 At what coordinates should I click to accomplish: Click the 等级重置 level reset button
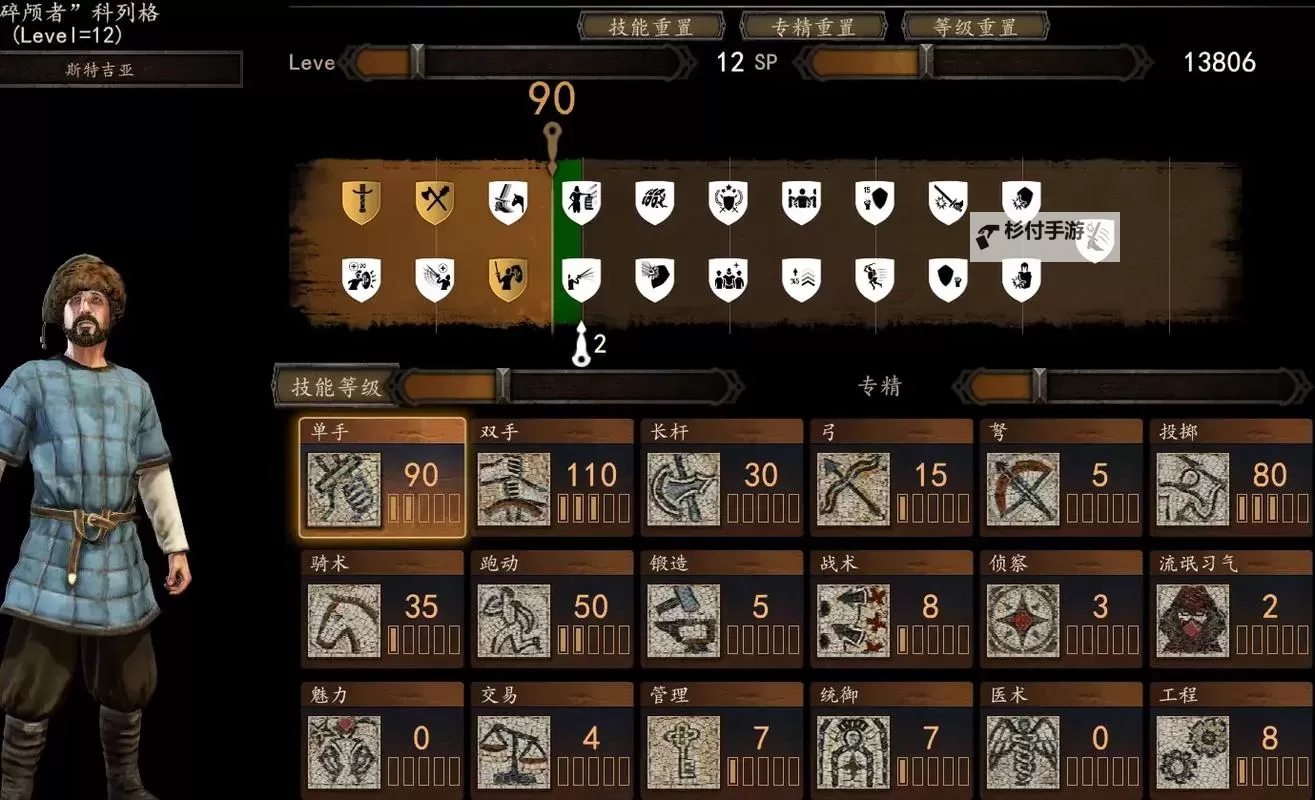(975, 27)
